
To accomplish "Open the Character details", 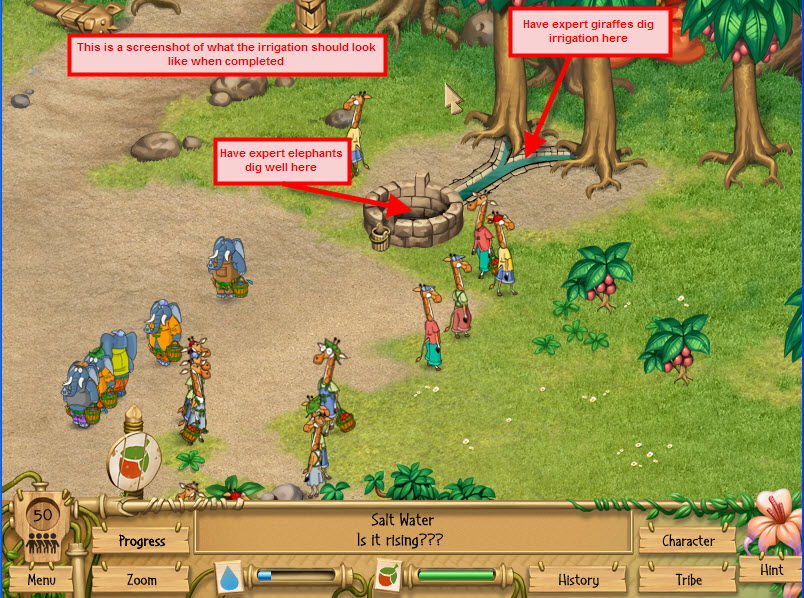I will (x=688, y=541).
